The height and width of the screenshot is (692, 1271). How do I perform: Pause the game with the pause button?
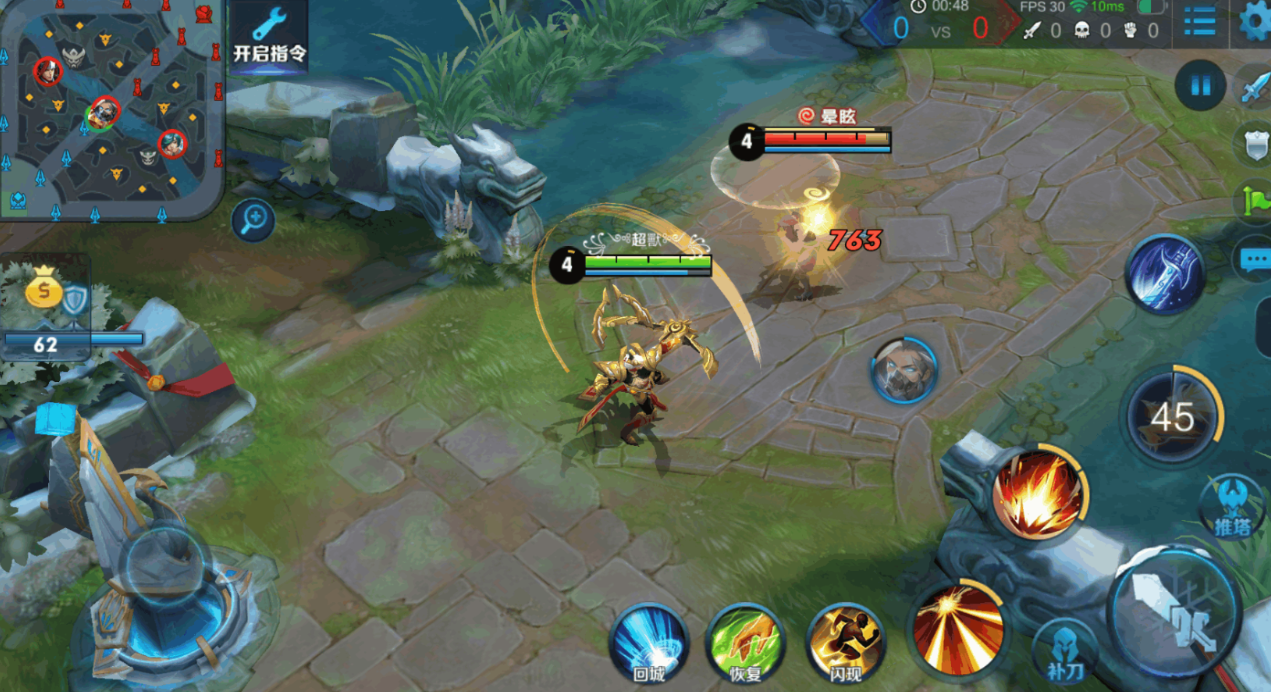click(x=1200, y=85)
